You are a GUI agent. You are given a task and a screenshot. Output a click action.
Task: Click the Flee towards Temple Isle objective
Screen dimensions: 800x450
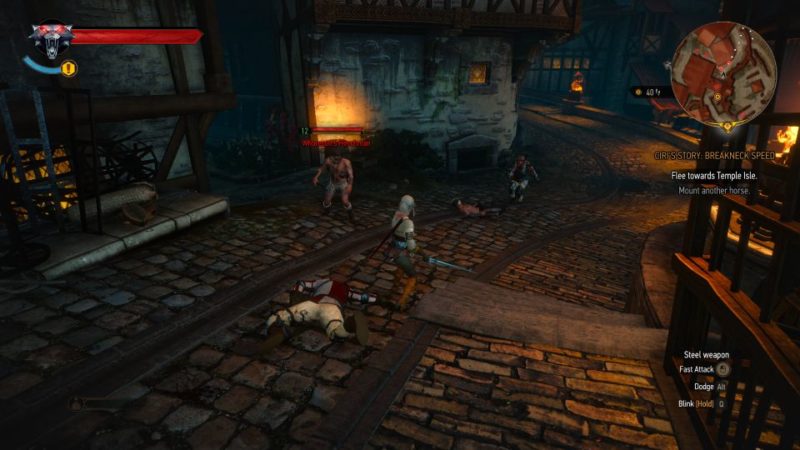pos(713,175)
